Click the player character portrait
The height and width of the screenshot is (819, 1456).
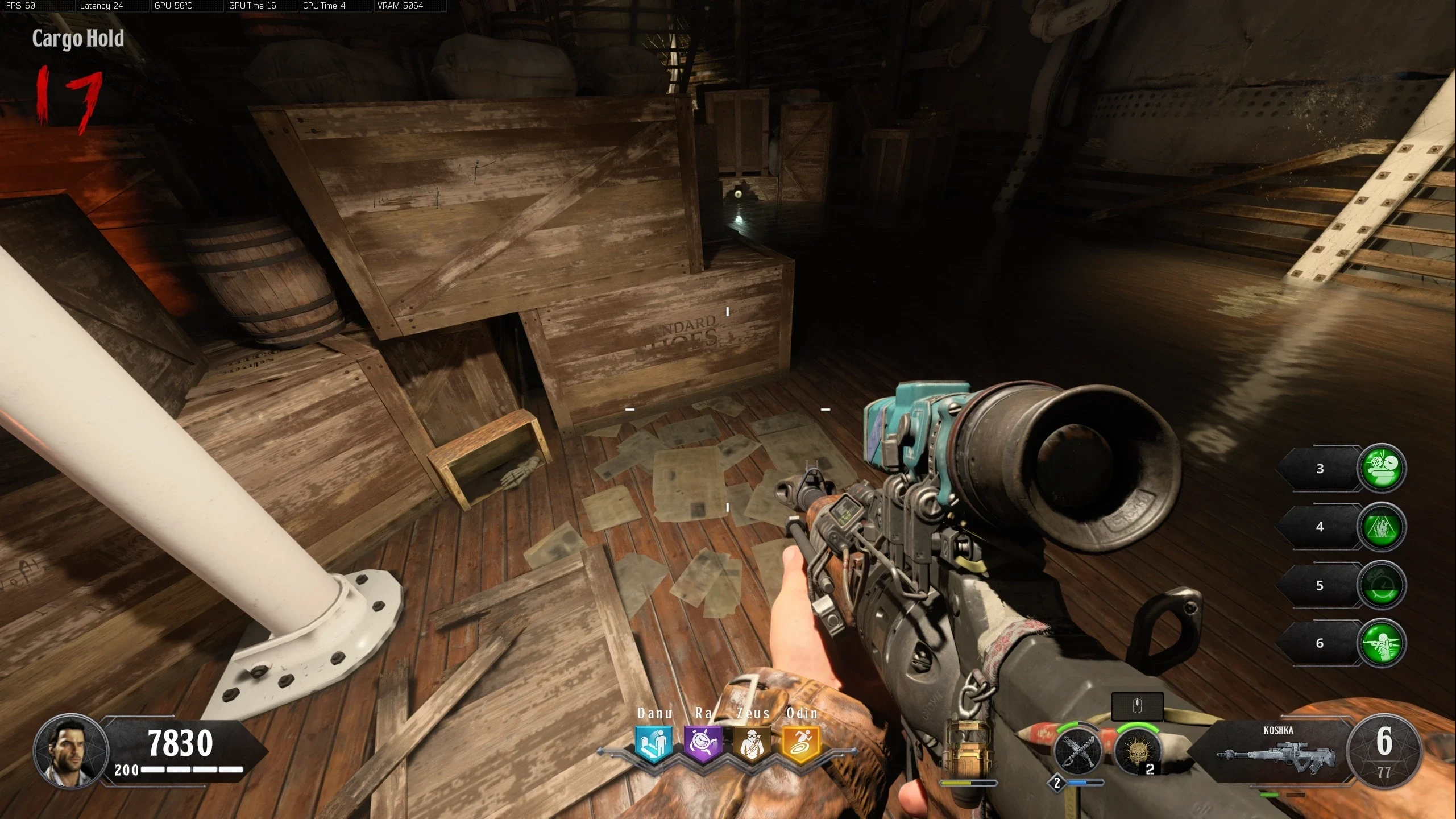pyautogui.click(x=71, y=750)
